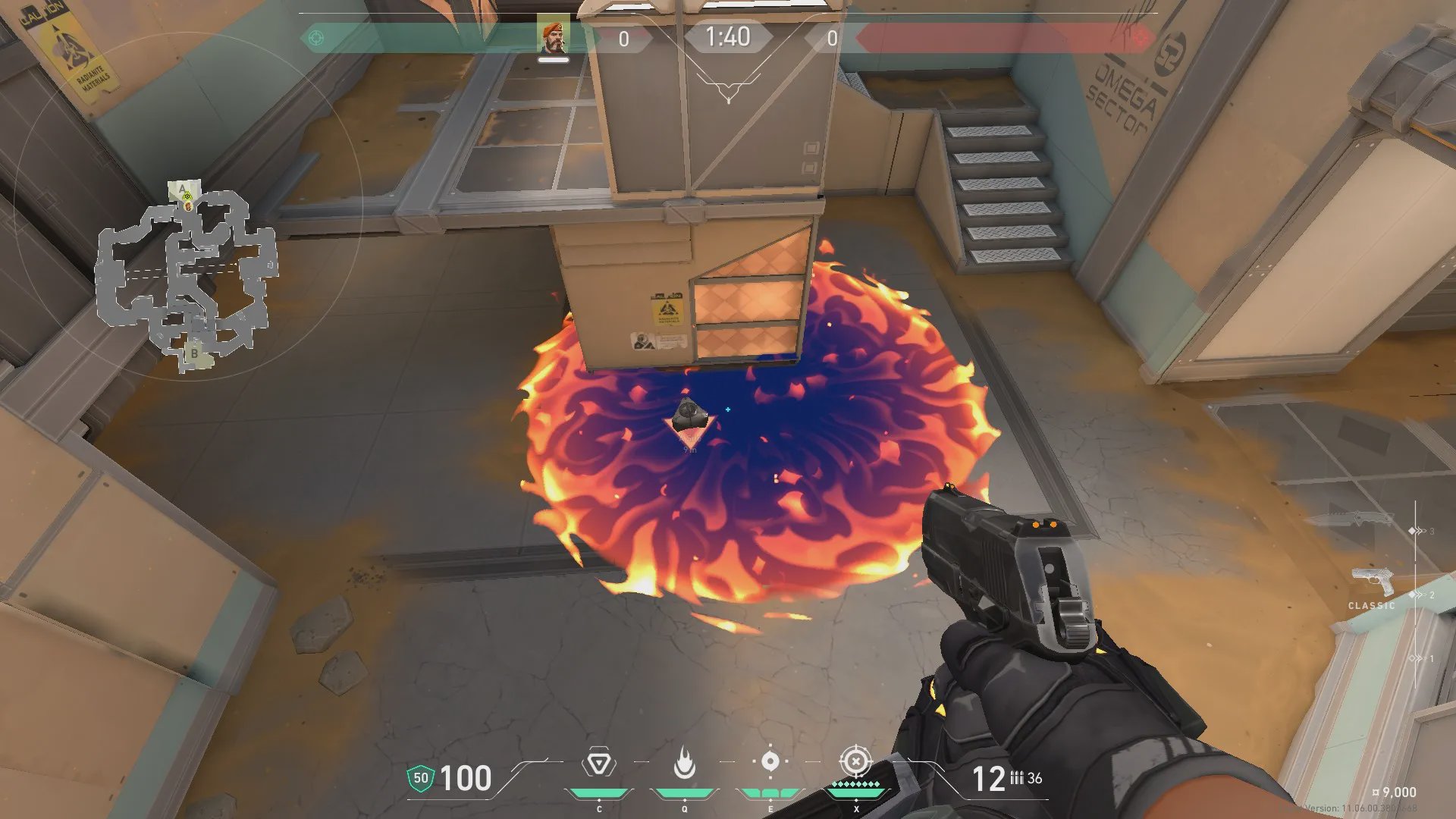Select the B site marker on minimap
Image resolution: width=1456 pixels, height=819 pixels.
click(x=194, y=353)
